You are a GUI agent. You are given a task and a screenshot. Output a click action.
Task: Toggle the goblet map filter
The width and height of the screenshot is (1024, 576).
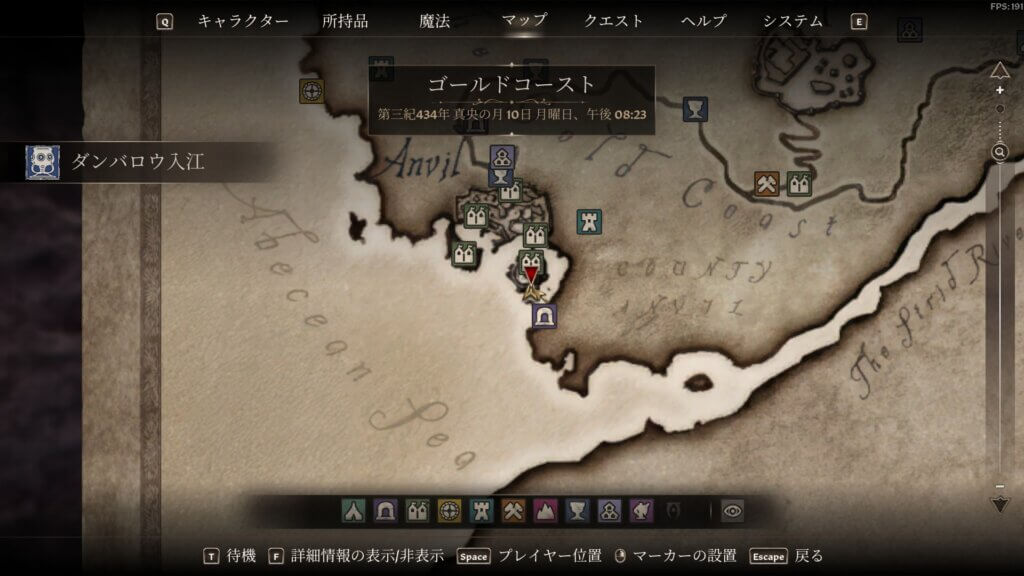coord(577,511)
